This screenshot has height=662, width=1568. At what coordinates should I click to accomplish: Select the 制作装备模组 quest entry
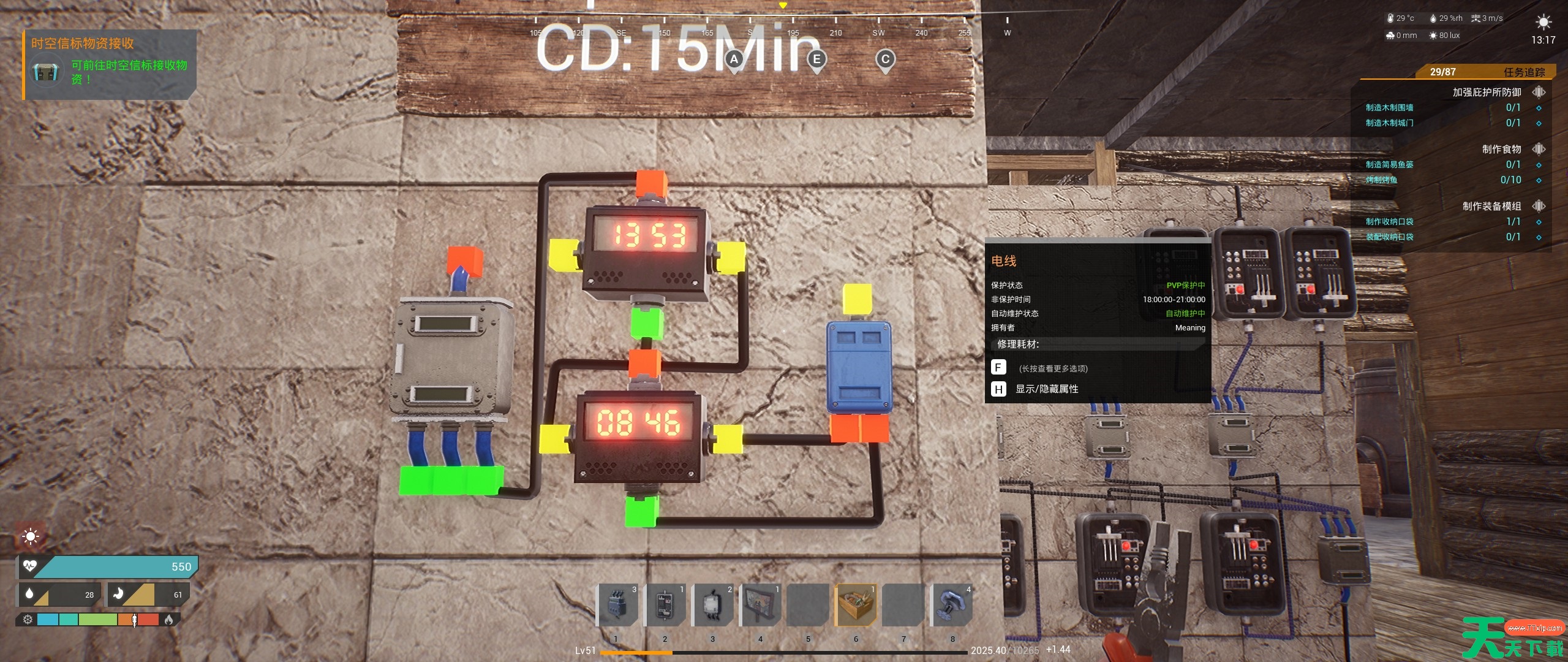[1491, 207]
